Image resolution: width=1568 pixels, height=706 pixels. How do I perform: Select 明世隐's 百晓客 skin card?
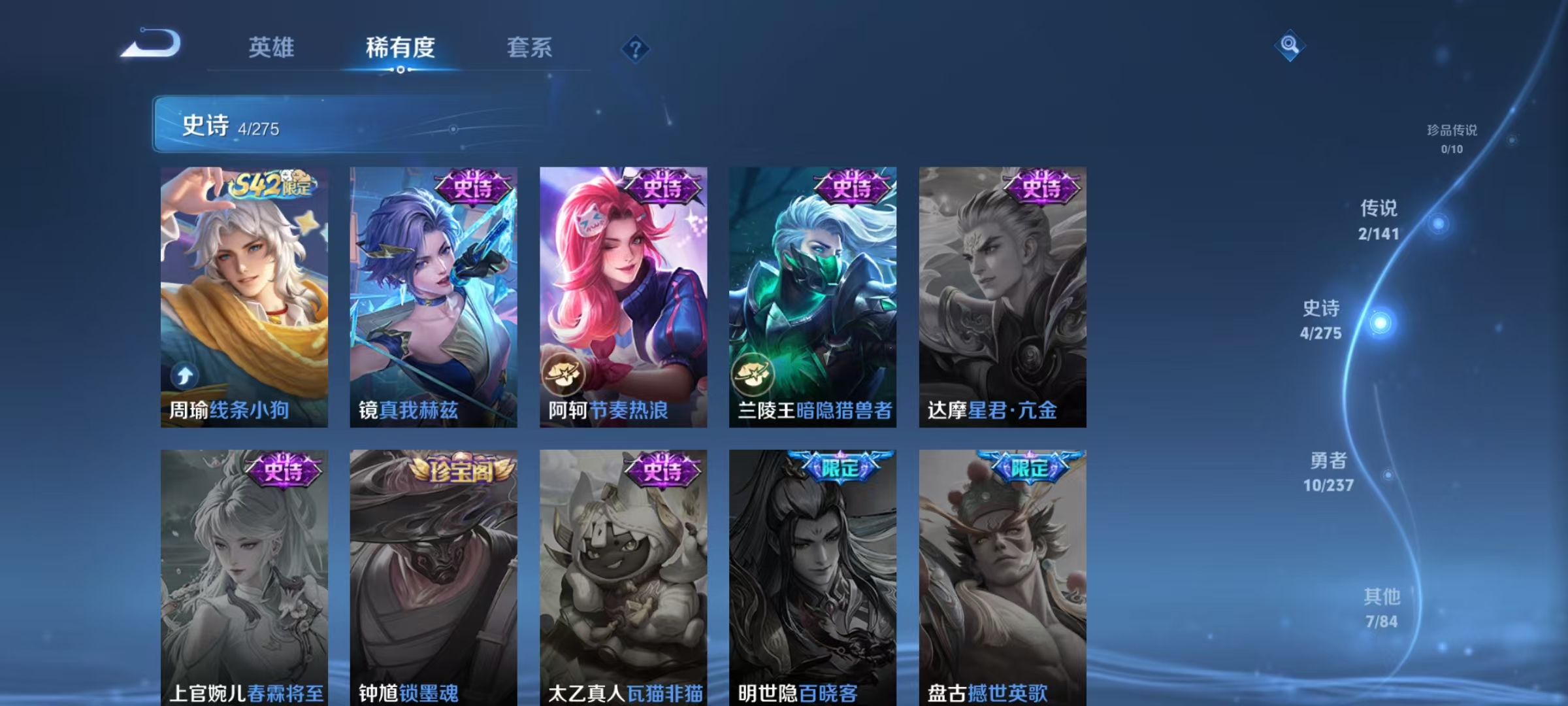pyautogui.click(x=810, y=575)
